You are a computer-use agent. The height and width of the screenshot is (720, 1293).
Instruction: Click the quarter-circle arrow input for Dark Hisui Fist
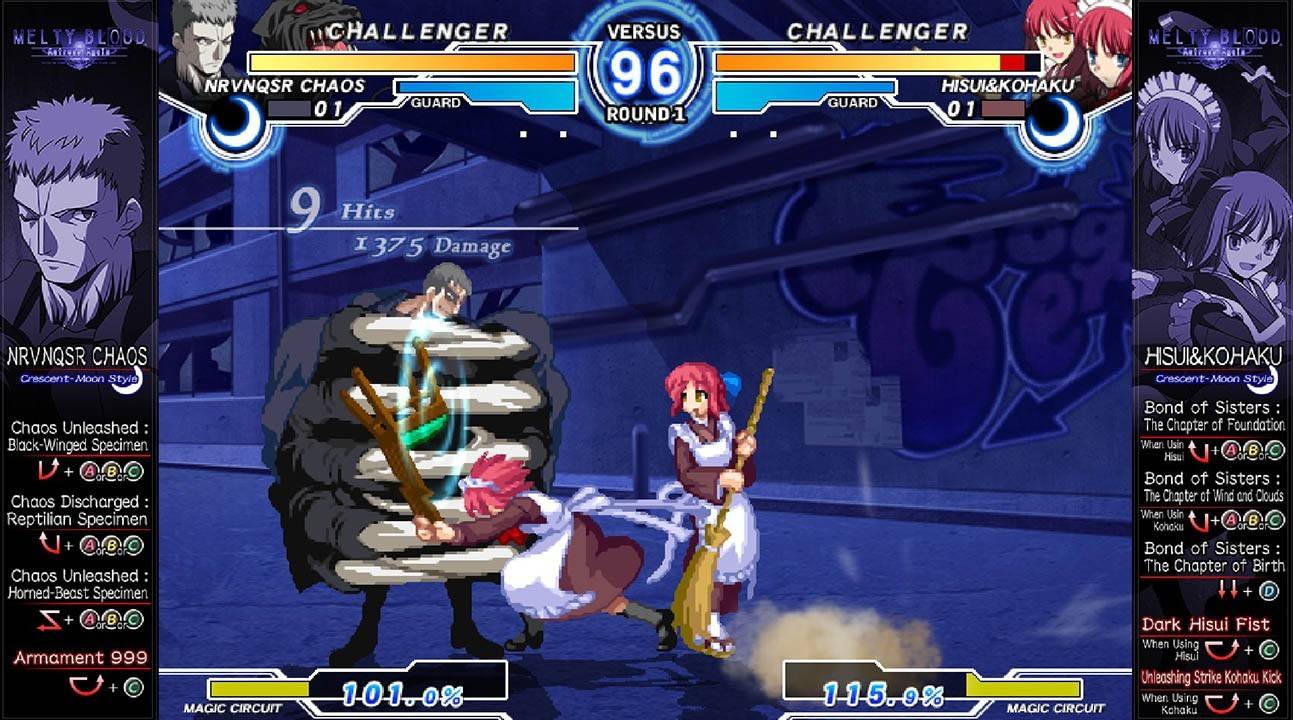1222,650
